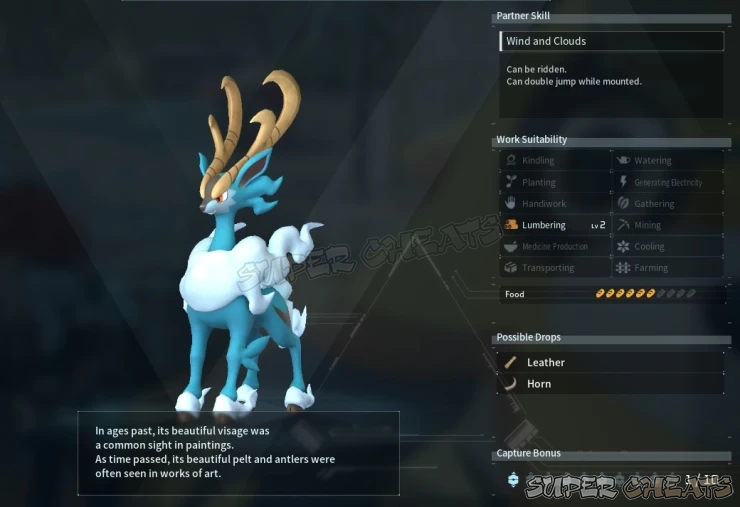Click the Handiwork work suitability cell
740x507 pixels.
[555, 204]
